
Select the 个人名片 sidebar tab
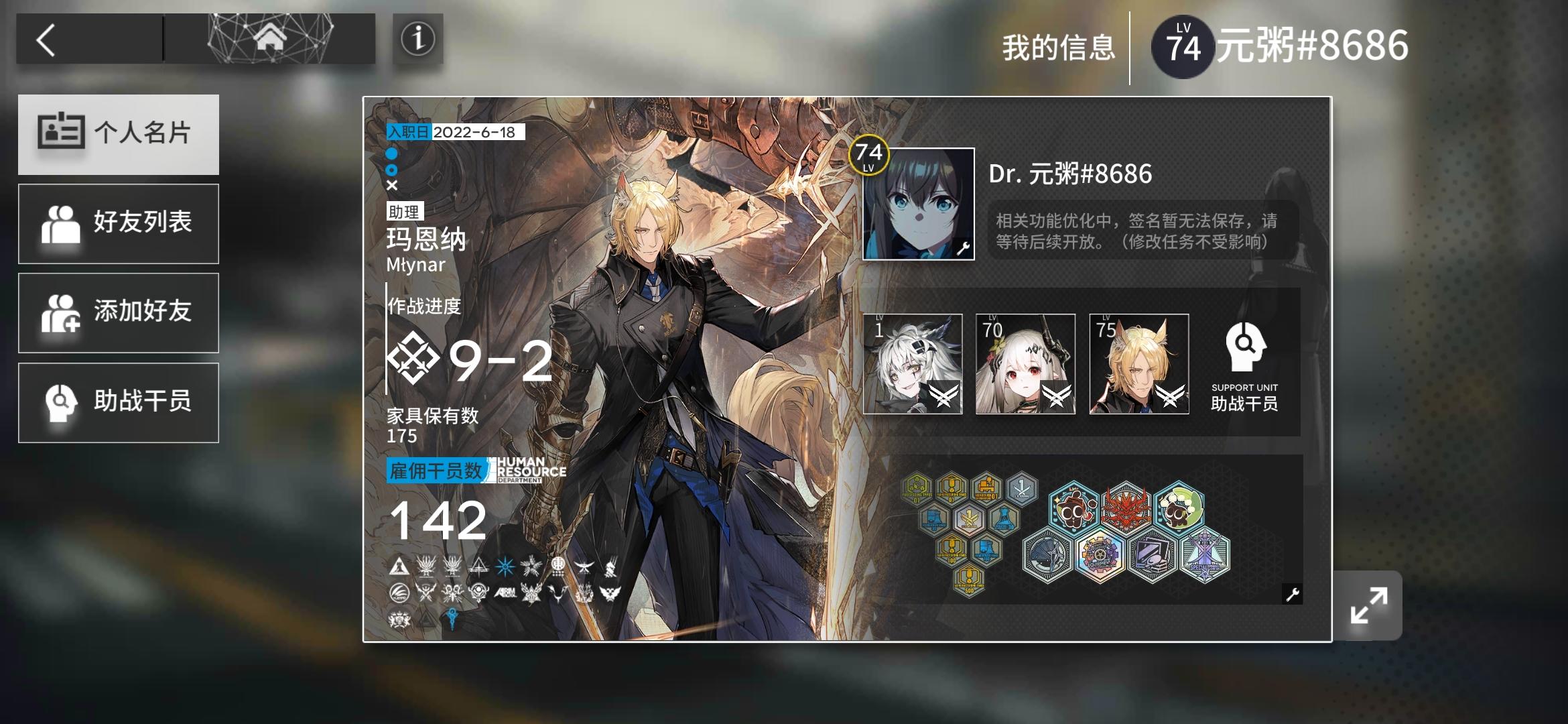[119, 133]
